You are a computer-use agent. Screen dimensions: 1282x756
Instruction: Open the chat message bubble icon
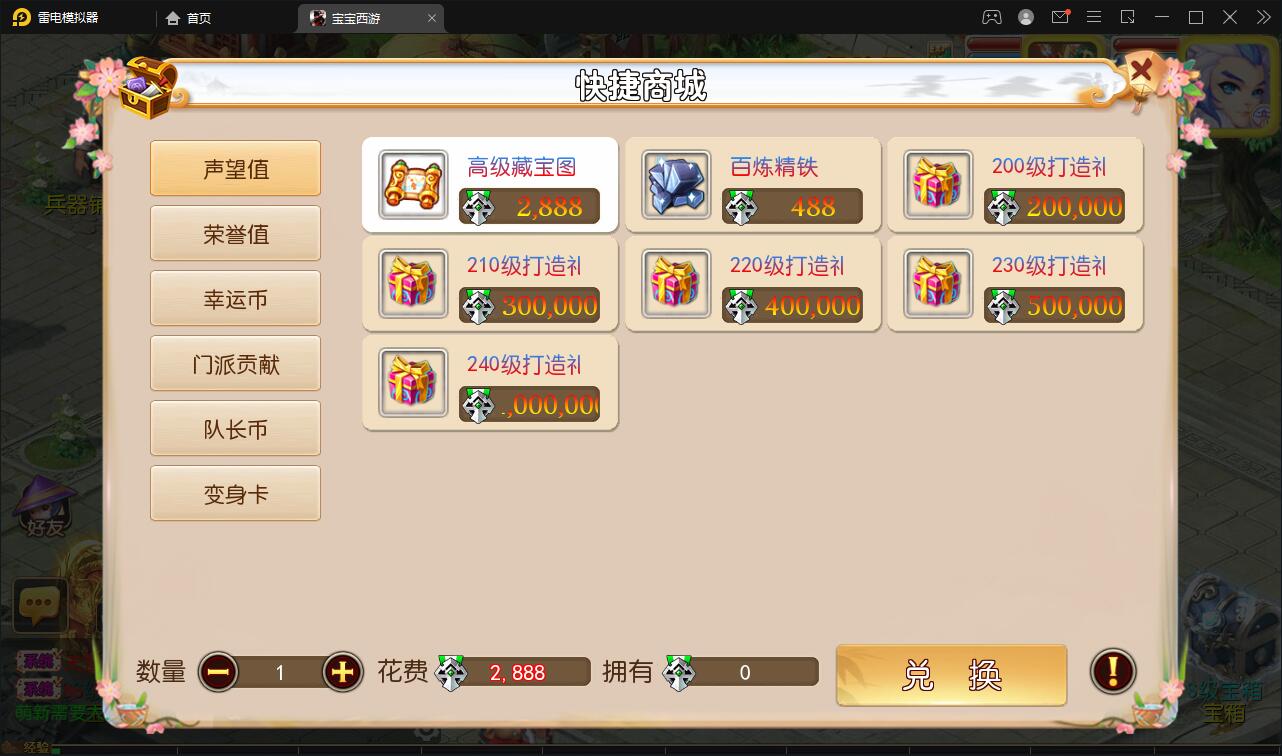(x=39, y=605)
